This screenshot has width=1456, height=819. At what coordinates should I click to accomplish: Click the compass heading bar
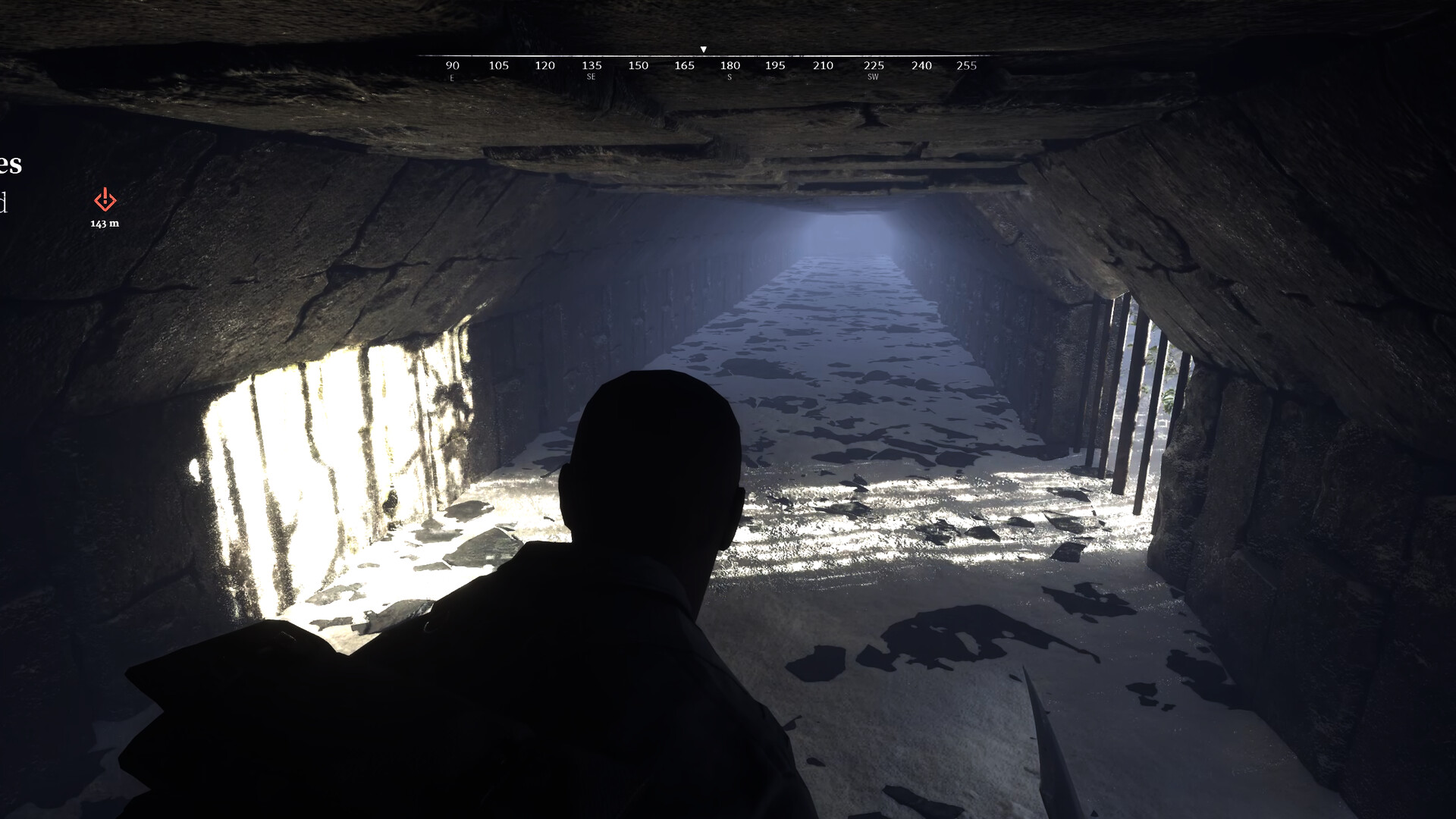705,65
